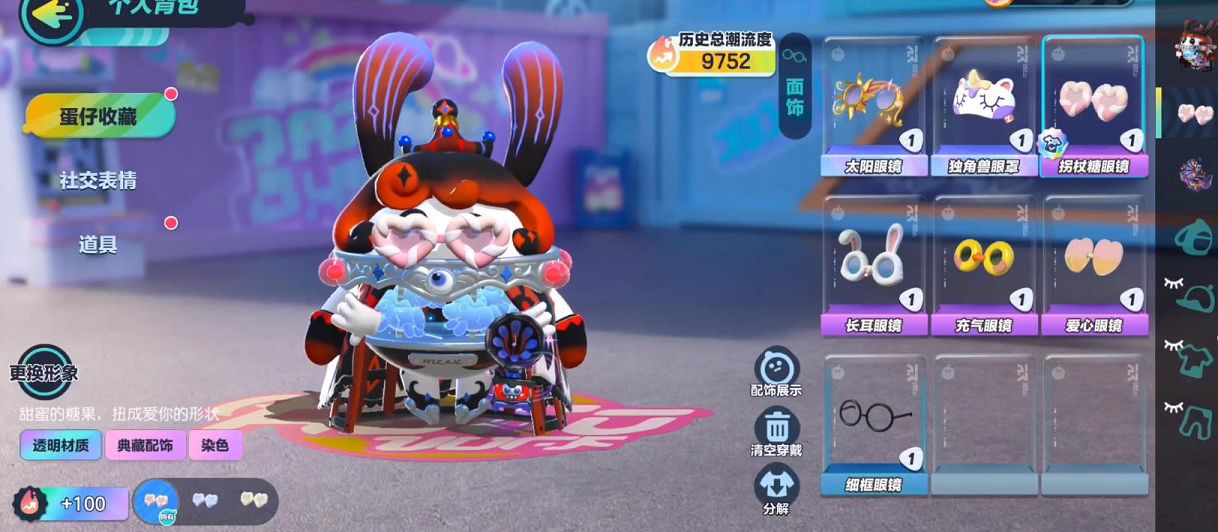Choose the 爱心眼镜 heart glasses item
The height and width of the screenshot is (532, 1218).
[x=1093, y=265]
